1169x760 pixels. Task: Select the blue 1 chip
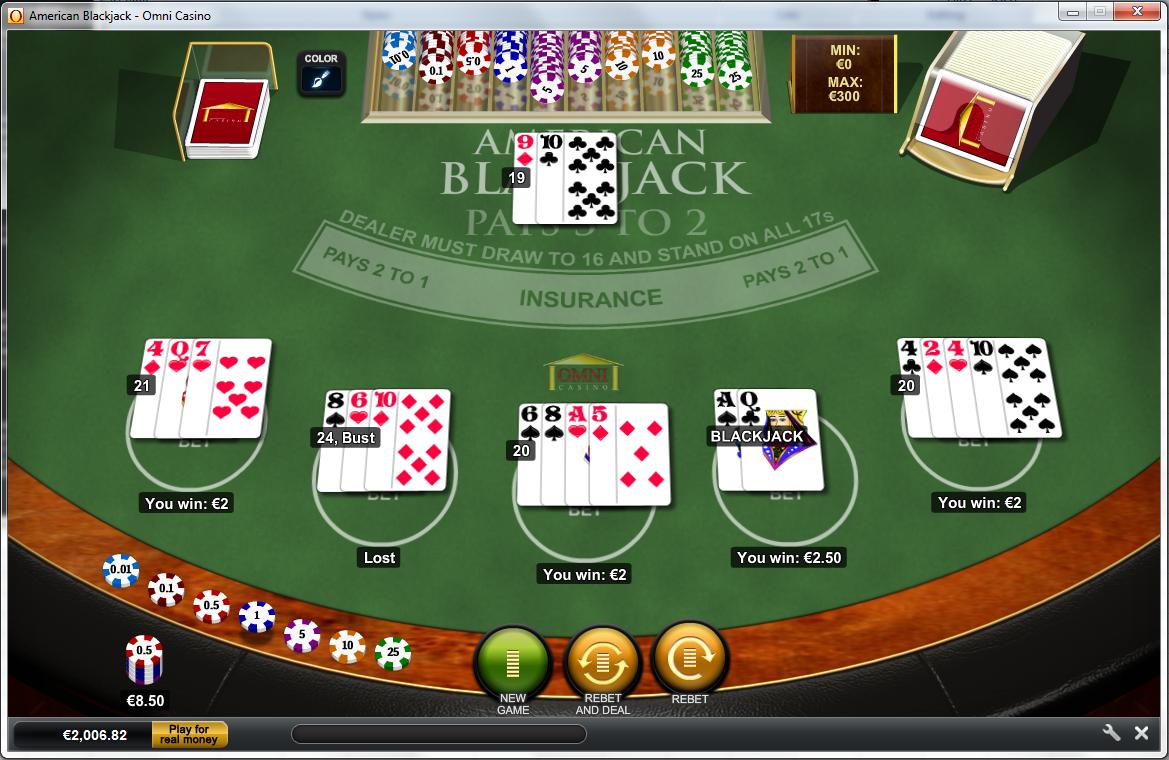point(257,616)
